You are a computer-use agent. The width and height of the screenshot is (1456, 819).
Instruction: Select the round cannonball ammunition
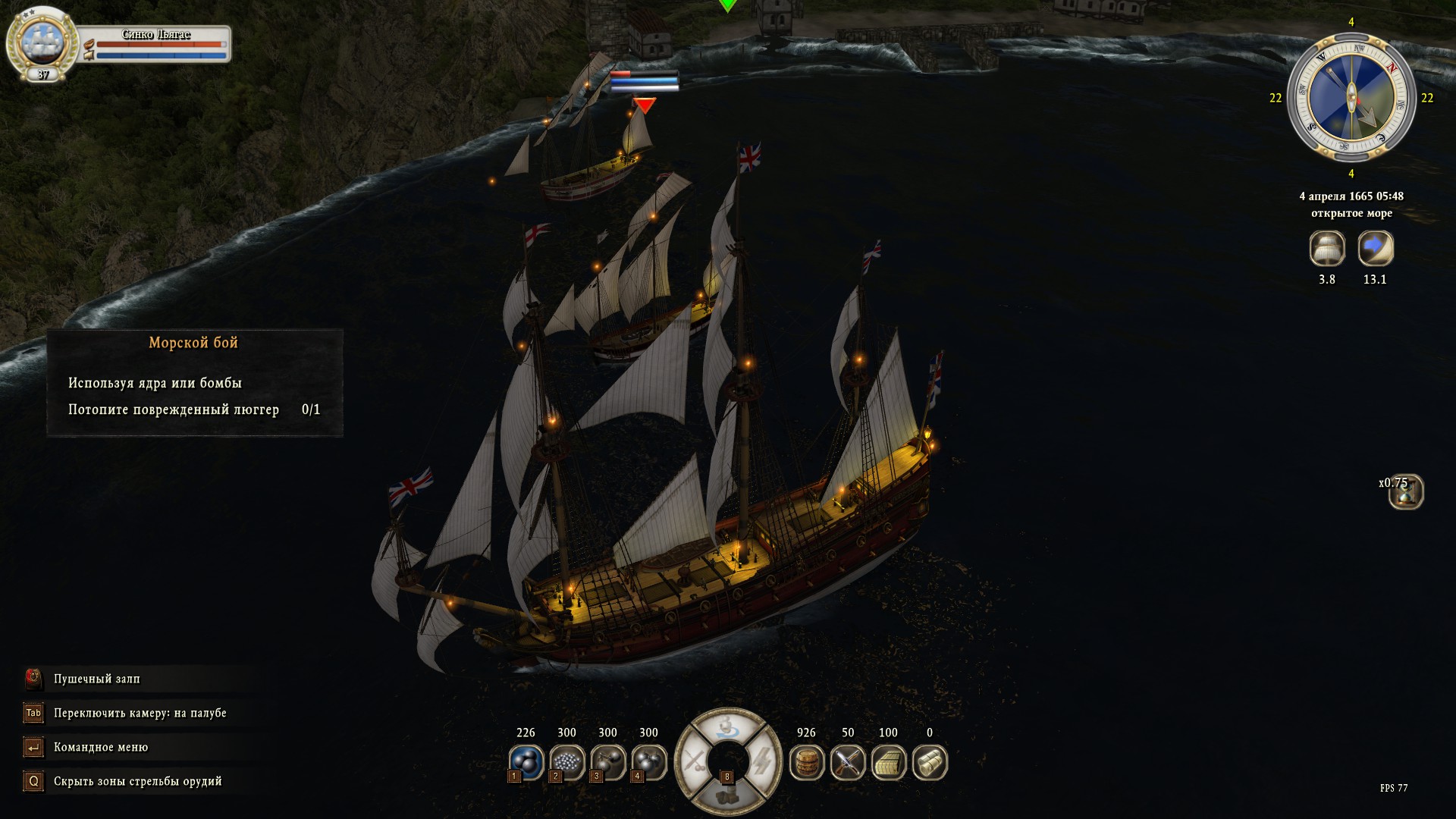click(x=526, y=761)
